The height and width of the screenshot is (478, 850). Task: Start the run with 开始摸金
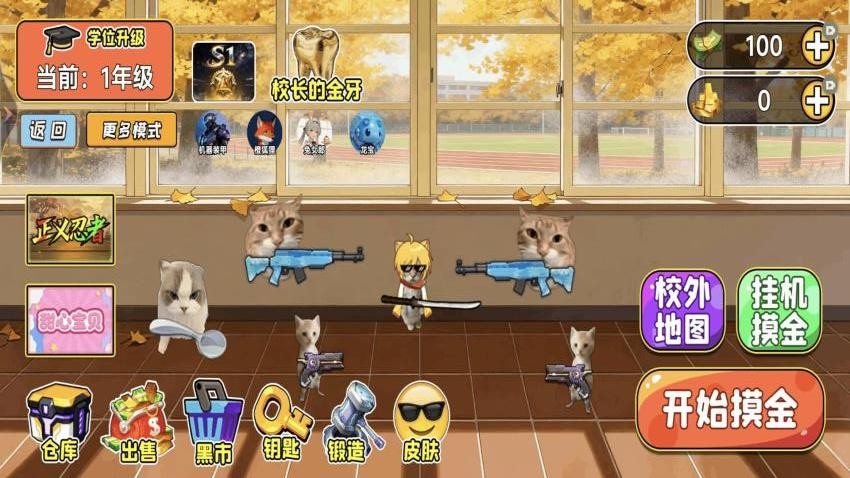(730, 410)
